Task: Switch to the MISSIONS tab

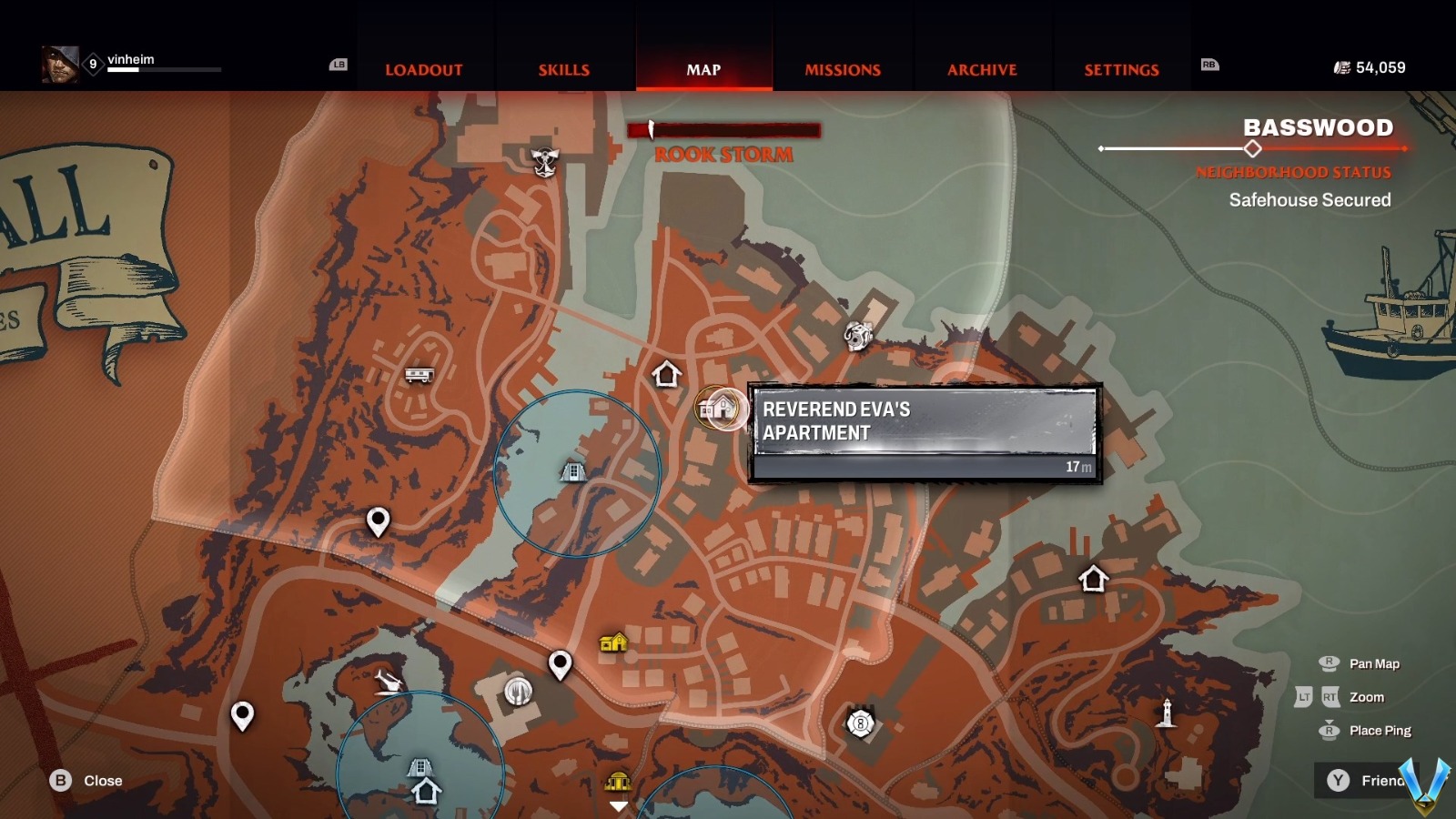Action: coord(842,70)
